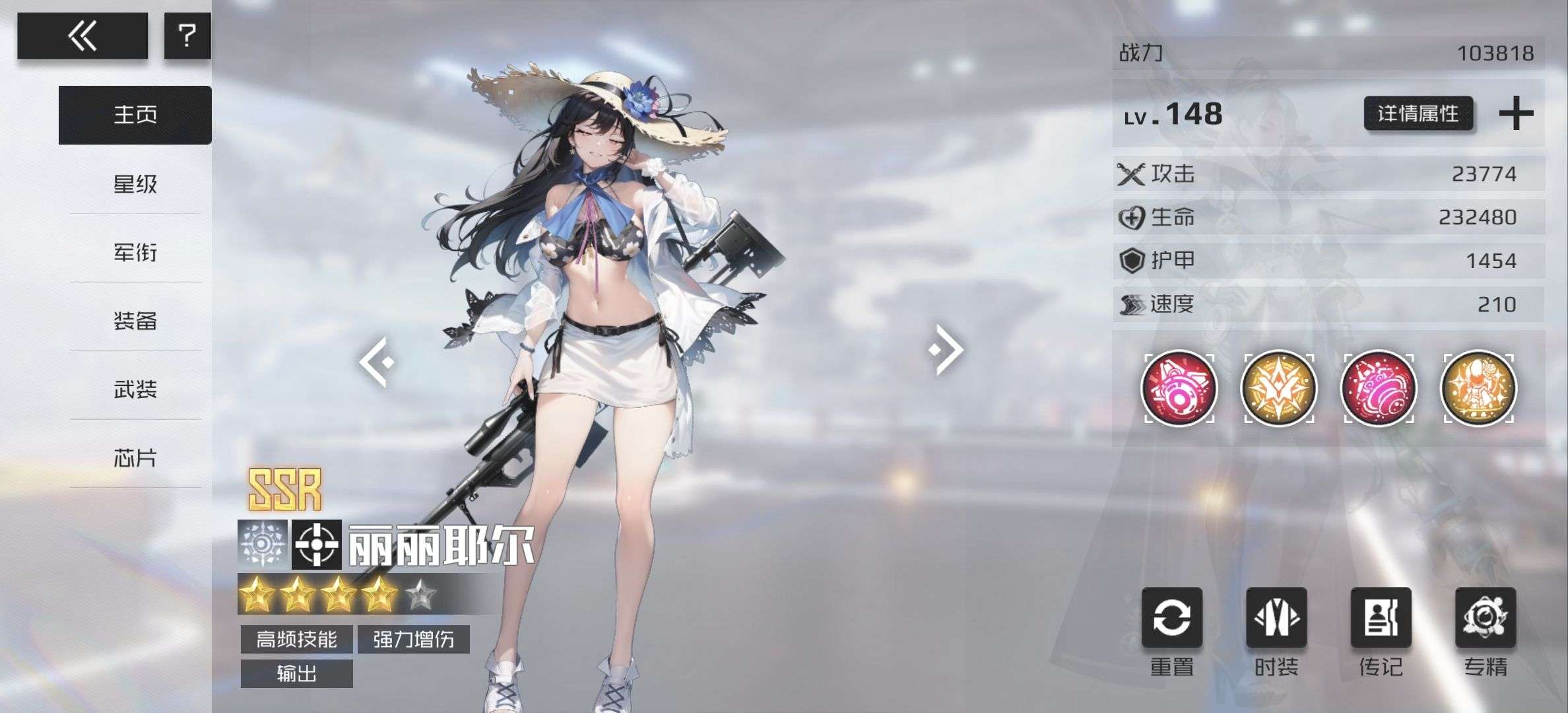Select the 军衔 rank tab
Image resolution: width=1568 pixels, height=713 pixels.
point(135,252)
